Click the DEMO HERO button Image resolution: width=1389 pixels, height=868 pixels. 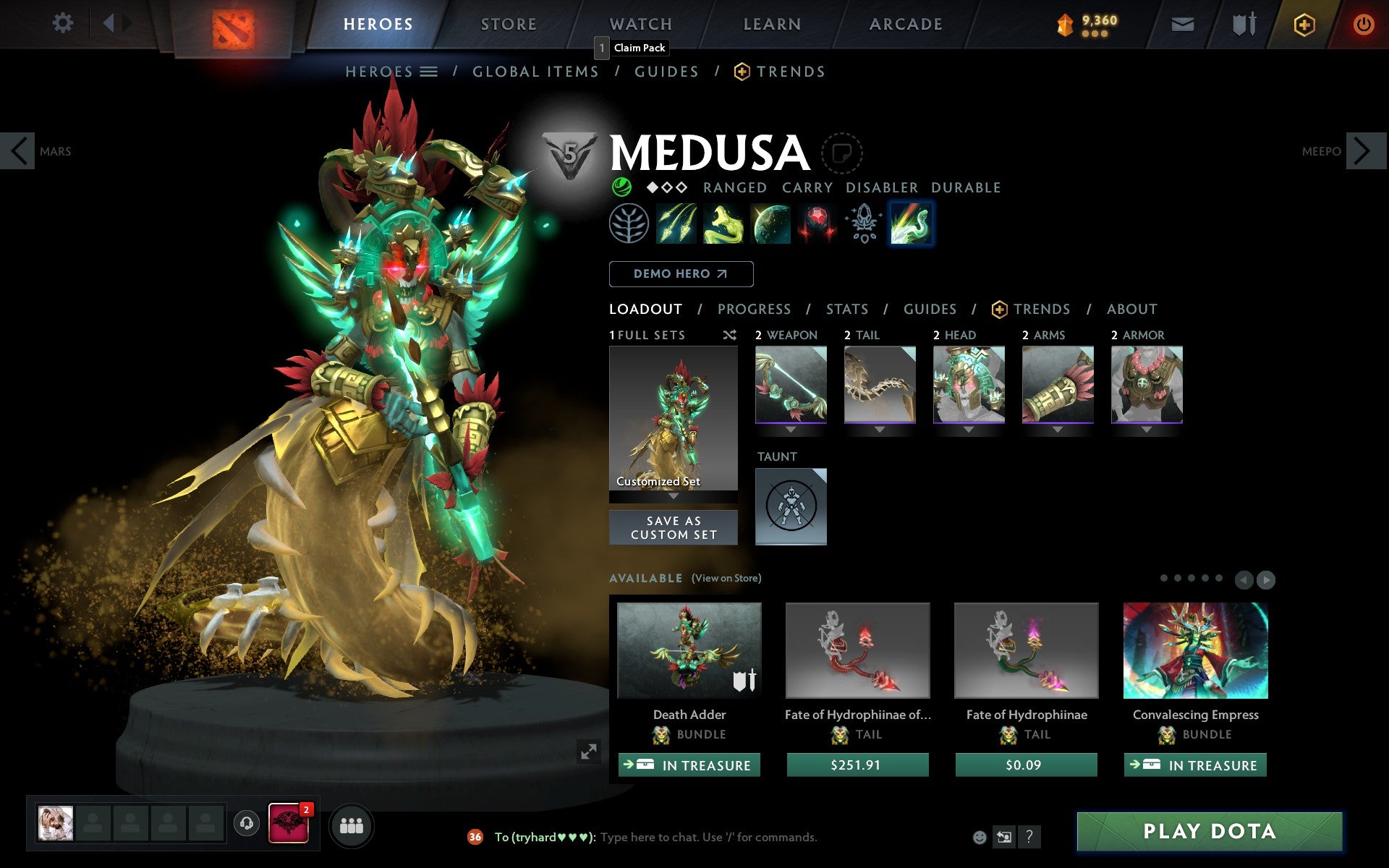[681, 274]
